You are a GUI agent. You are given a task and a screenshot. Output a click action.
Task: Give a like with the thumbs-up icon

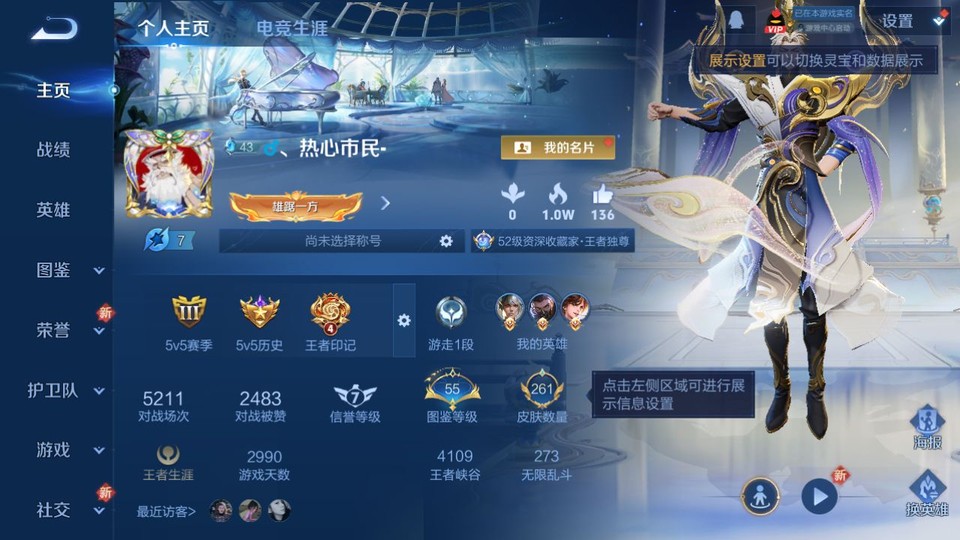(602, 195)
